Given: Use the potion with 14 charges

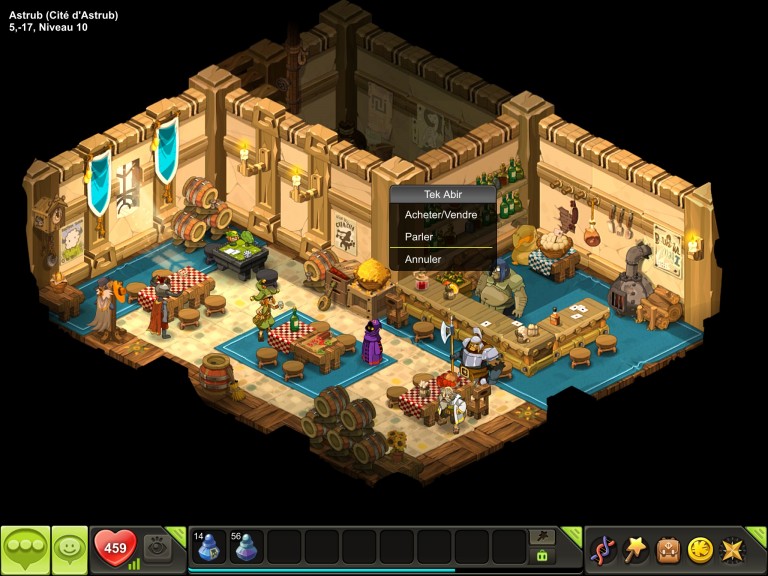Looking at the screenshot, I should pyautogui.click(x=209, y=547).
